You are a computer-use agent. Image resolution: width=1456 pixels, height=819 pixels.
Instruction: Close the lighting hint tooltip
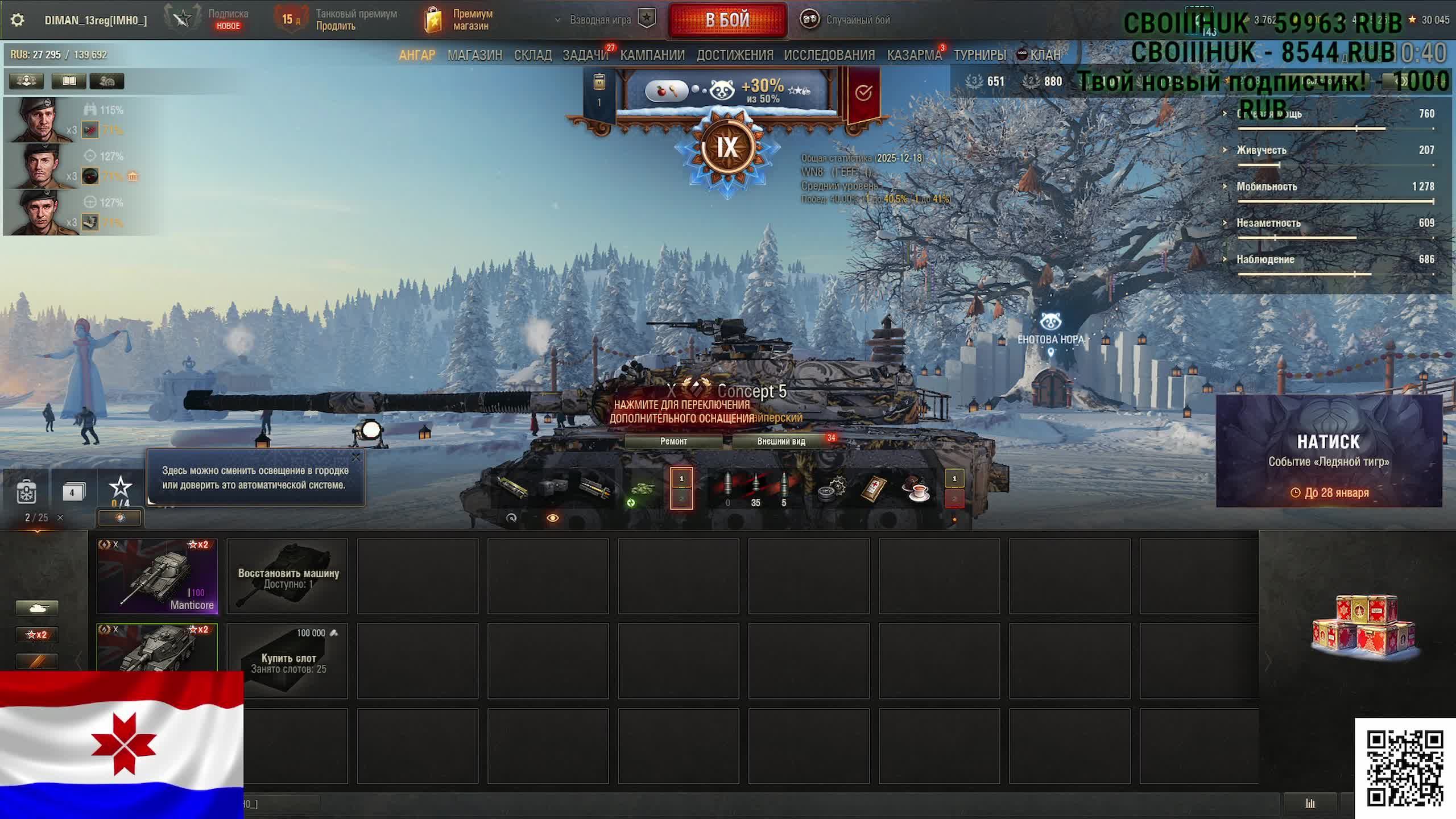356,457
